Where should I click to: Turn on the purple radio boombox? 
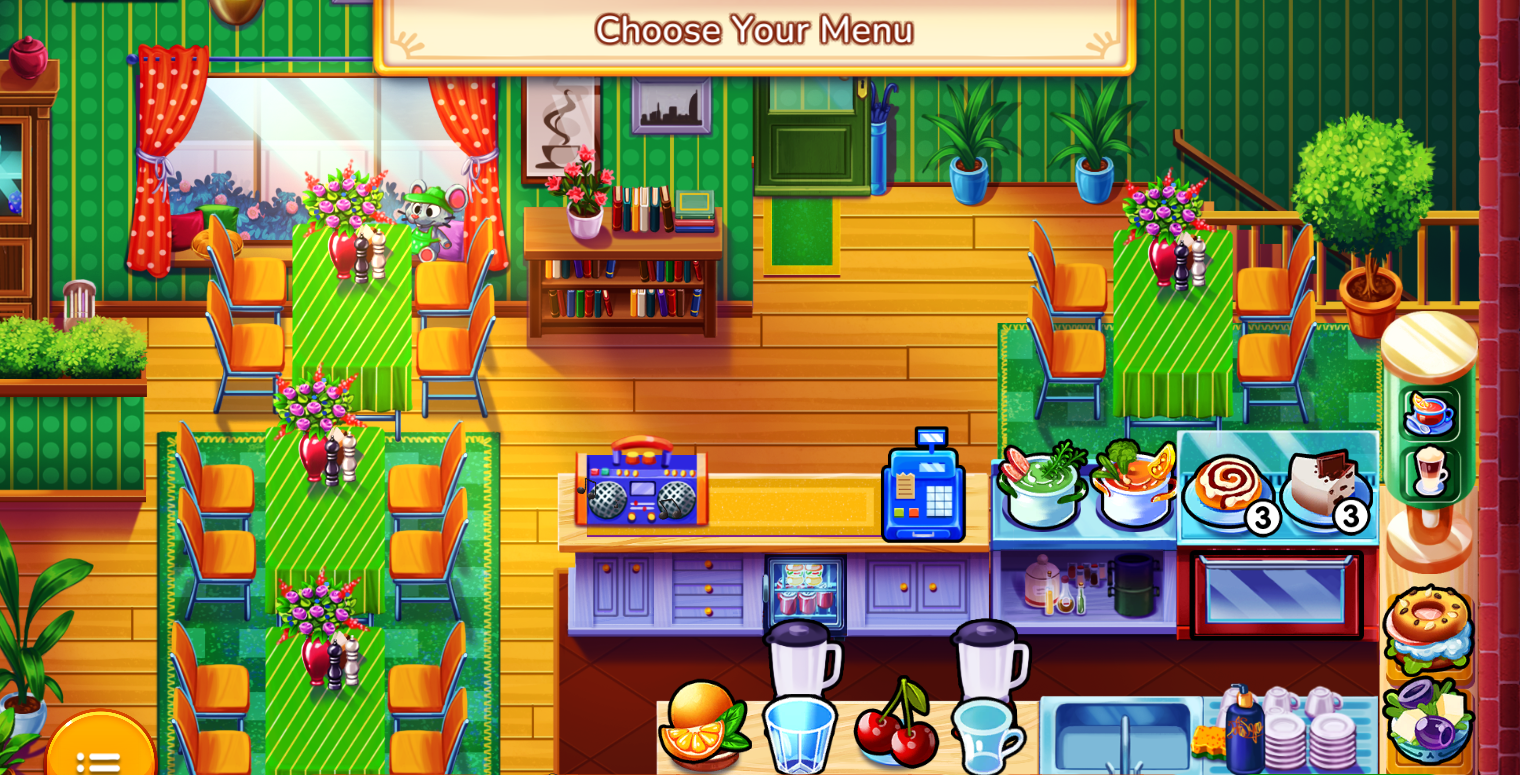click(x=640, y=490)
